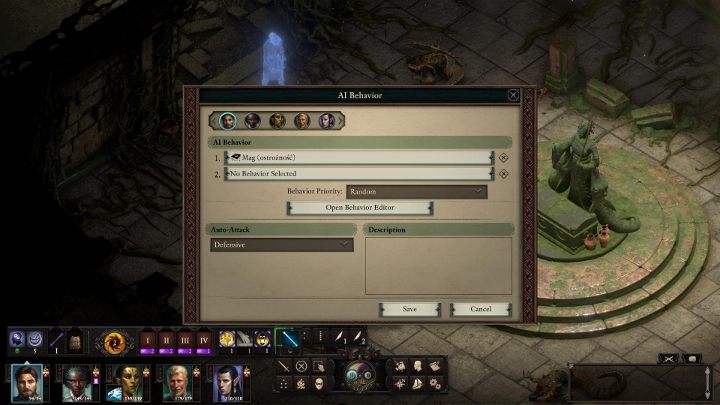Select the glowing blue wand weapon slot

(288, 340)
